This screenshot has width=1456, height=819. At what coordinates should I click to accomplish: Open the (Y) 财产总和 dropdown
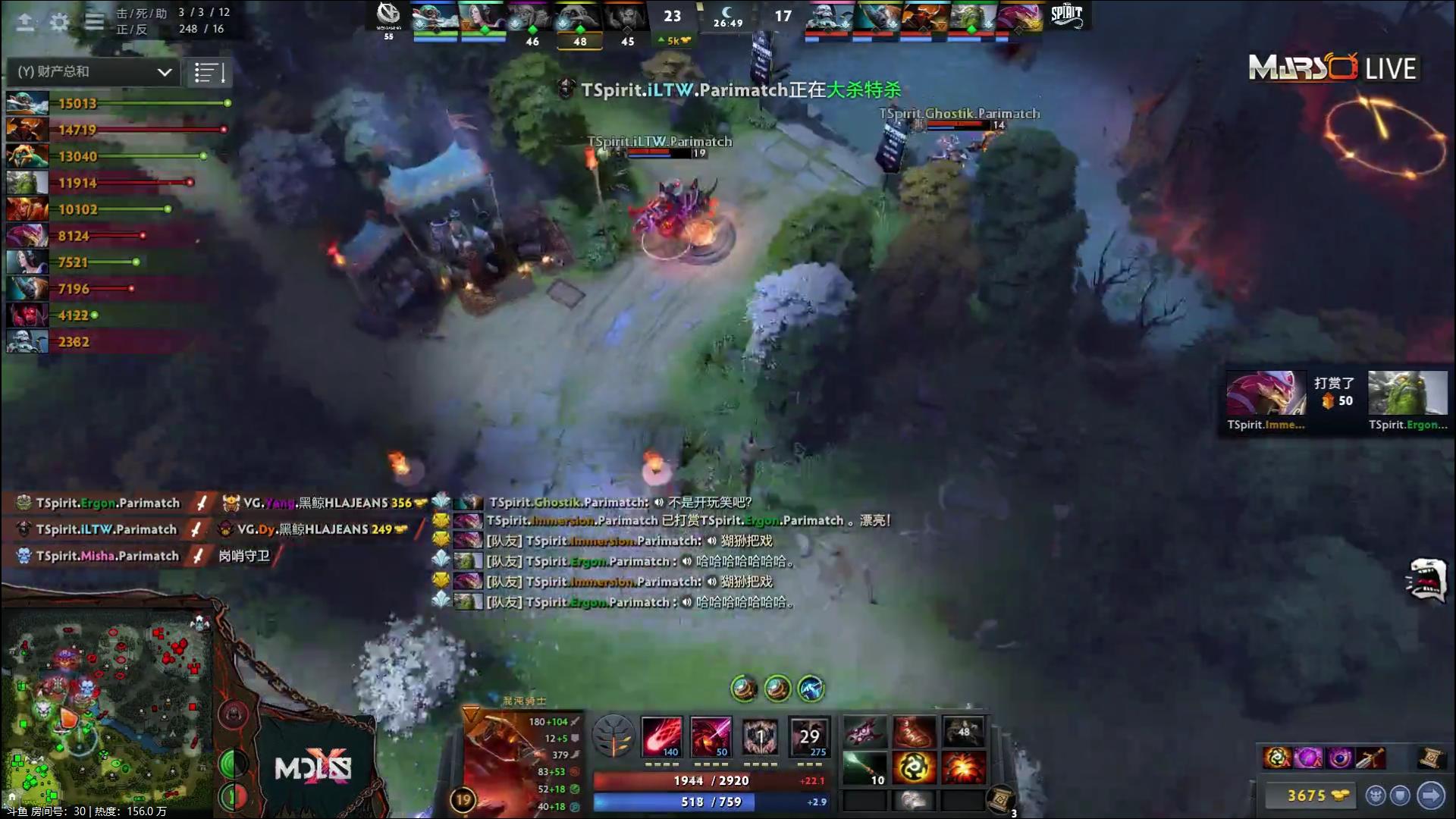click(x=91, y=72)
